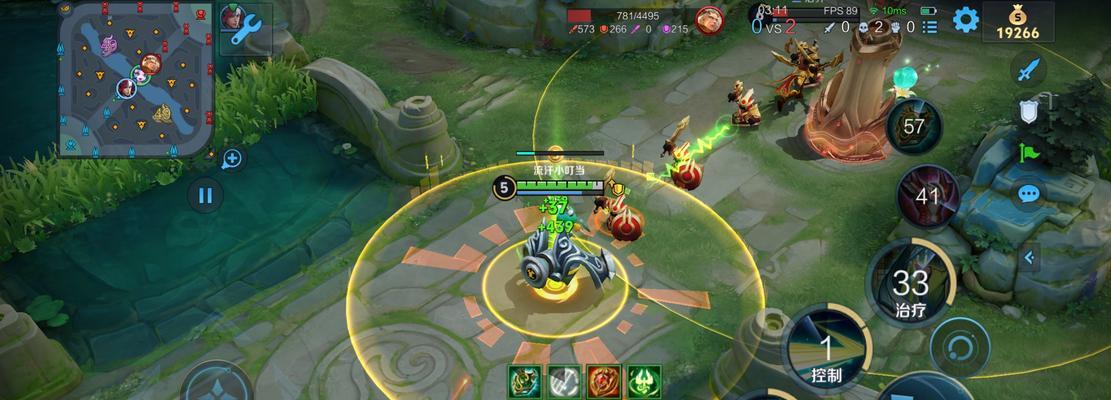
Task: Activate the skill showing cooldown 41
Action: point(927,196)
